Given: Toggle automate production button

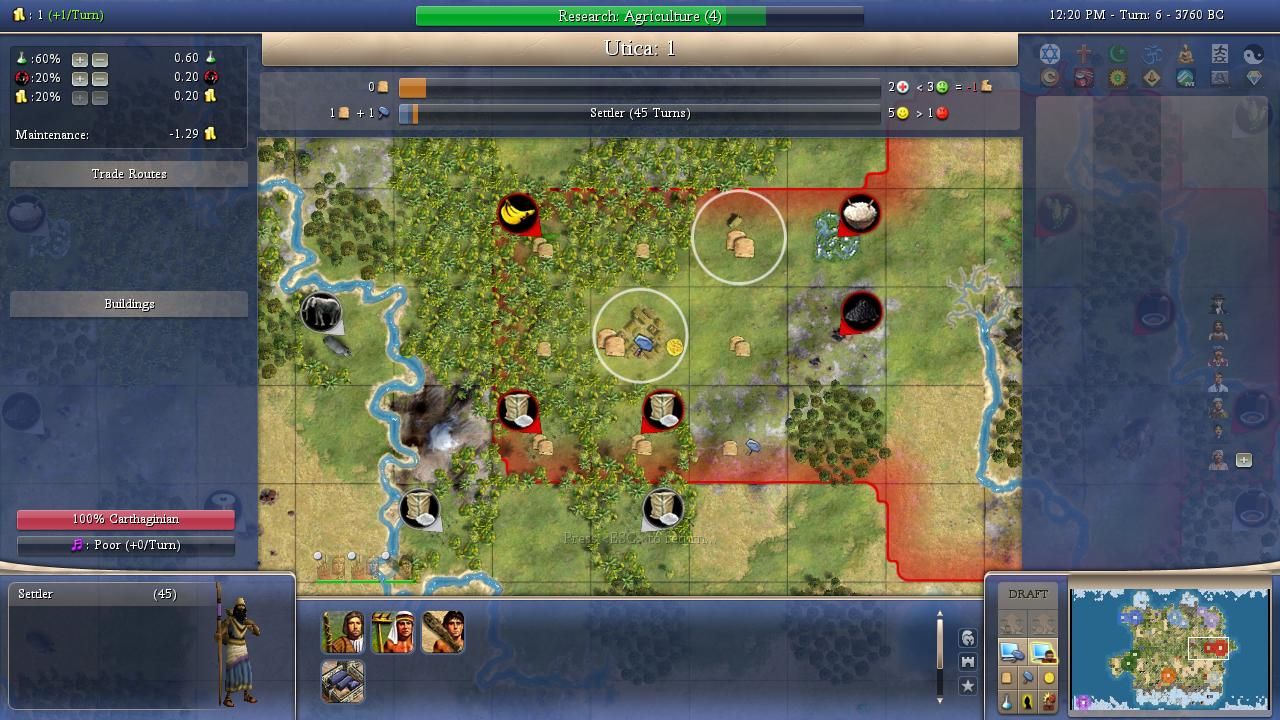Looking at the screenshot, I should (x=1011, y=653).
